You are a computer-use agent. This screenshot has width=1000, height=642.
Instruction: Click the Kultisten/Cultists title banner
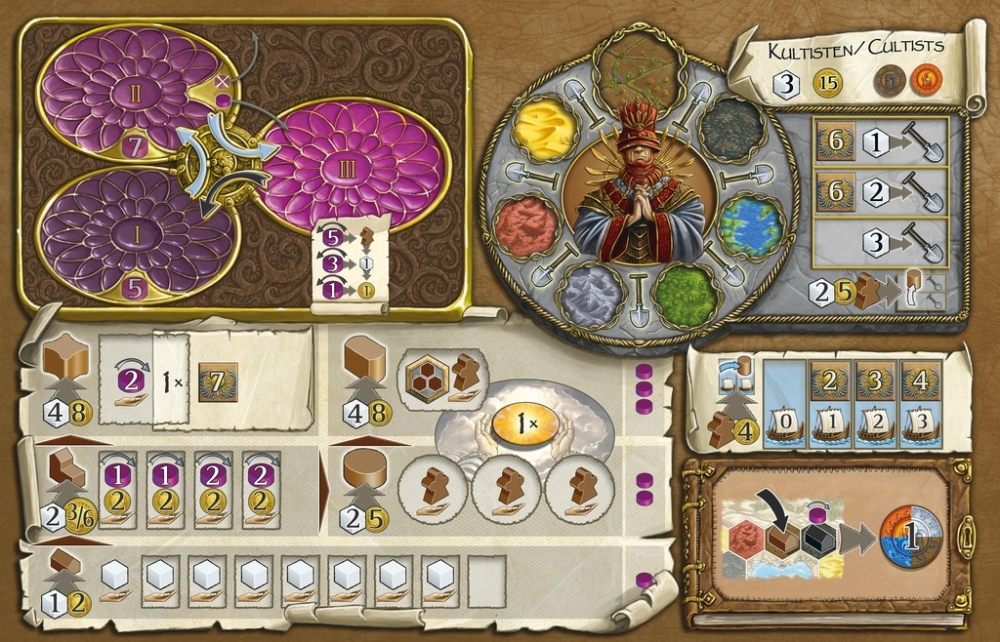pyautogui.click(x=854, y=47)
